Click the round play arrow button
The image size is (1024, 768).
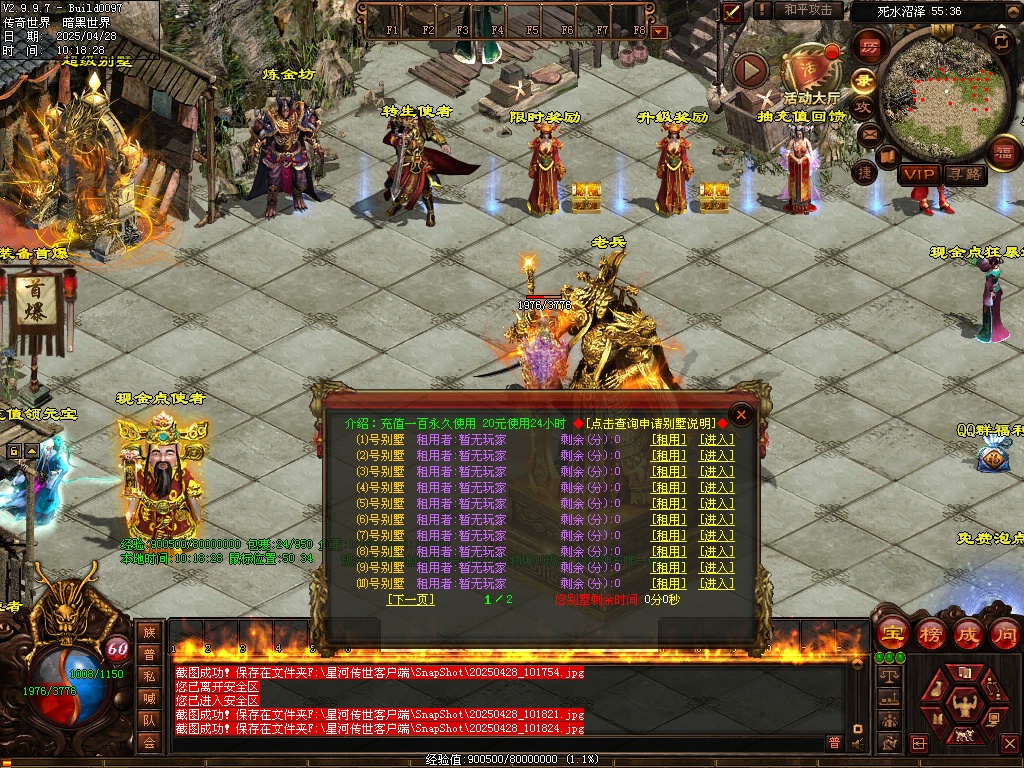[750, 70]
